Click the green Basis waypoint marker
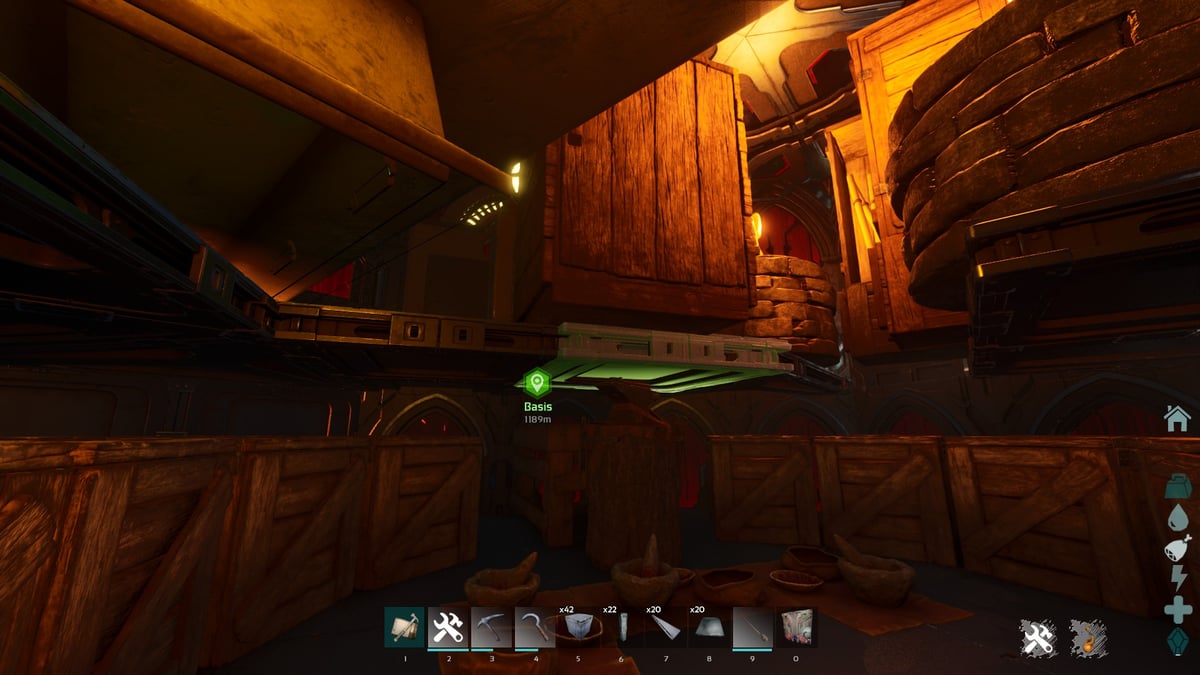 click(x=538, y=383)
